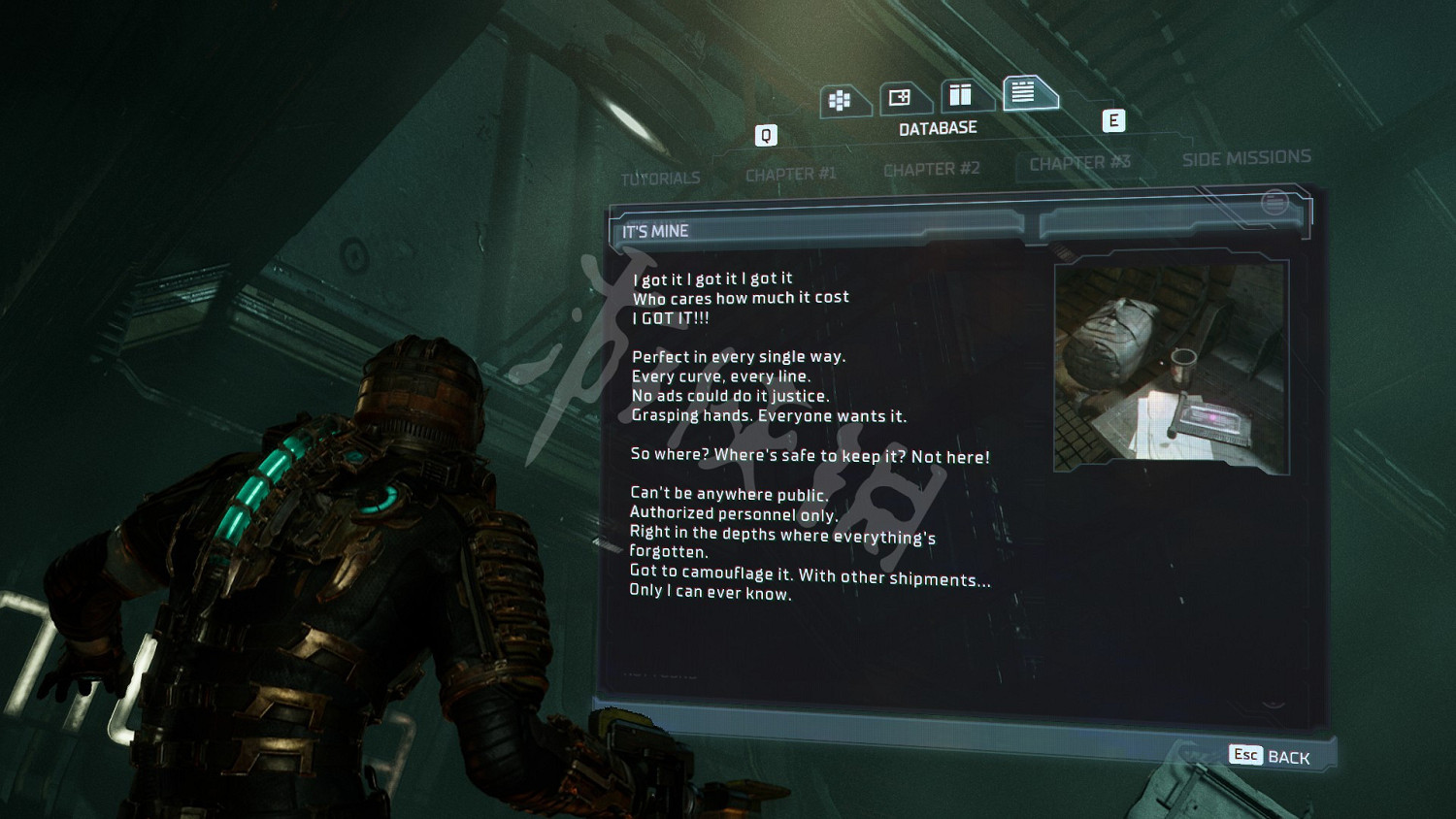Show the Chapter #3 logs tab
Image resolution: width=1456 pixels, height=819 pixels.
point(1079,163)
